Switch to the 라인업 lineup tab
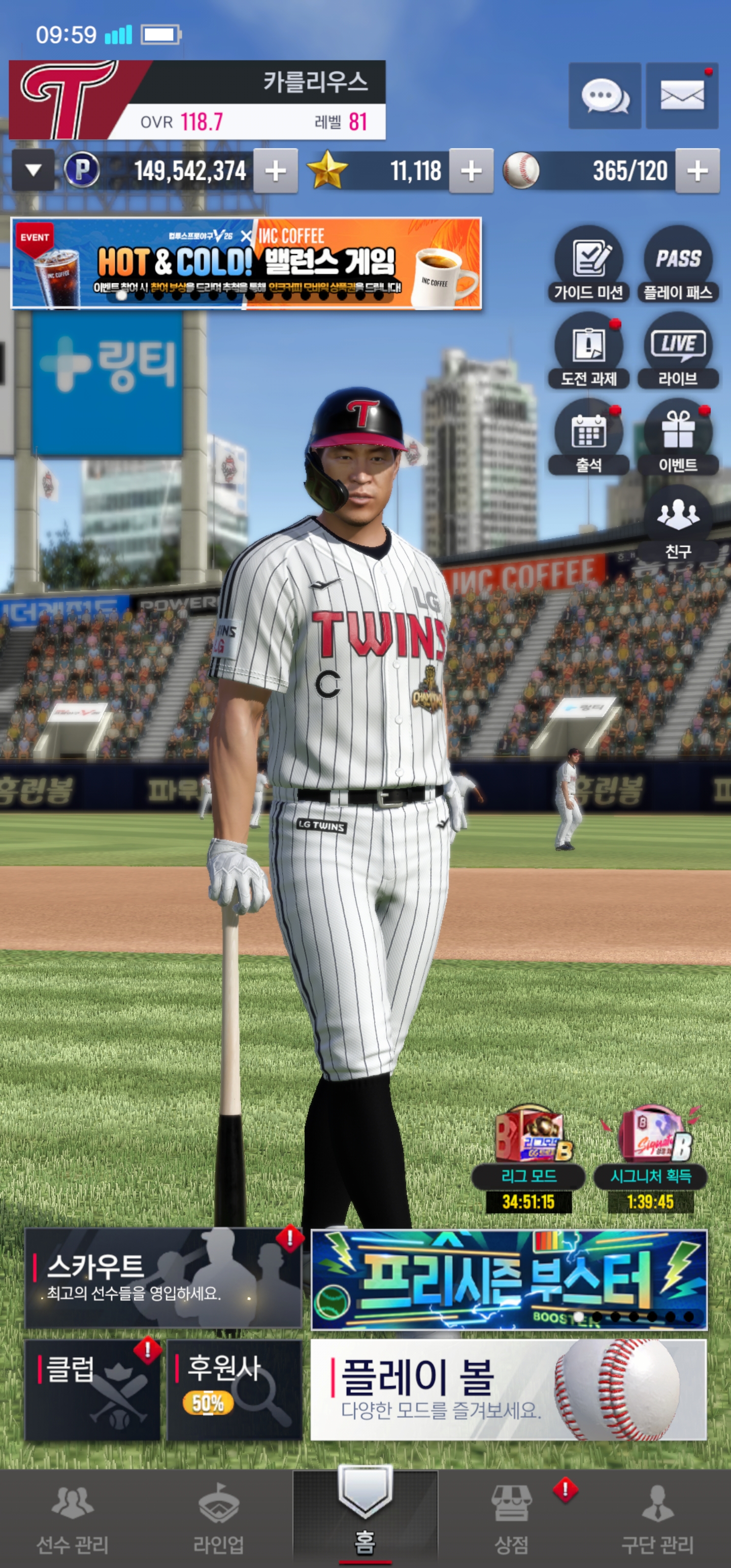The image size is (731, 1568). [x=218, y=1518]
